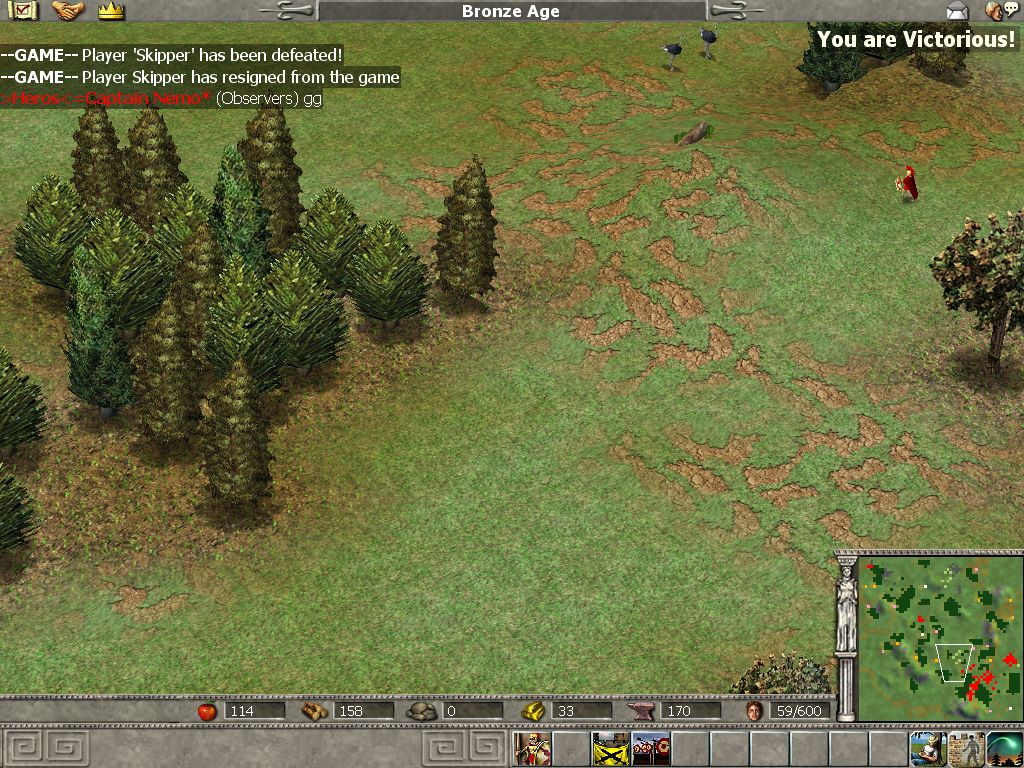Click the gold crown icon
Viewport: 1024px width, 768px height.
pyautogui.click(x=111, y=11)
